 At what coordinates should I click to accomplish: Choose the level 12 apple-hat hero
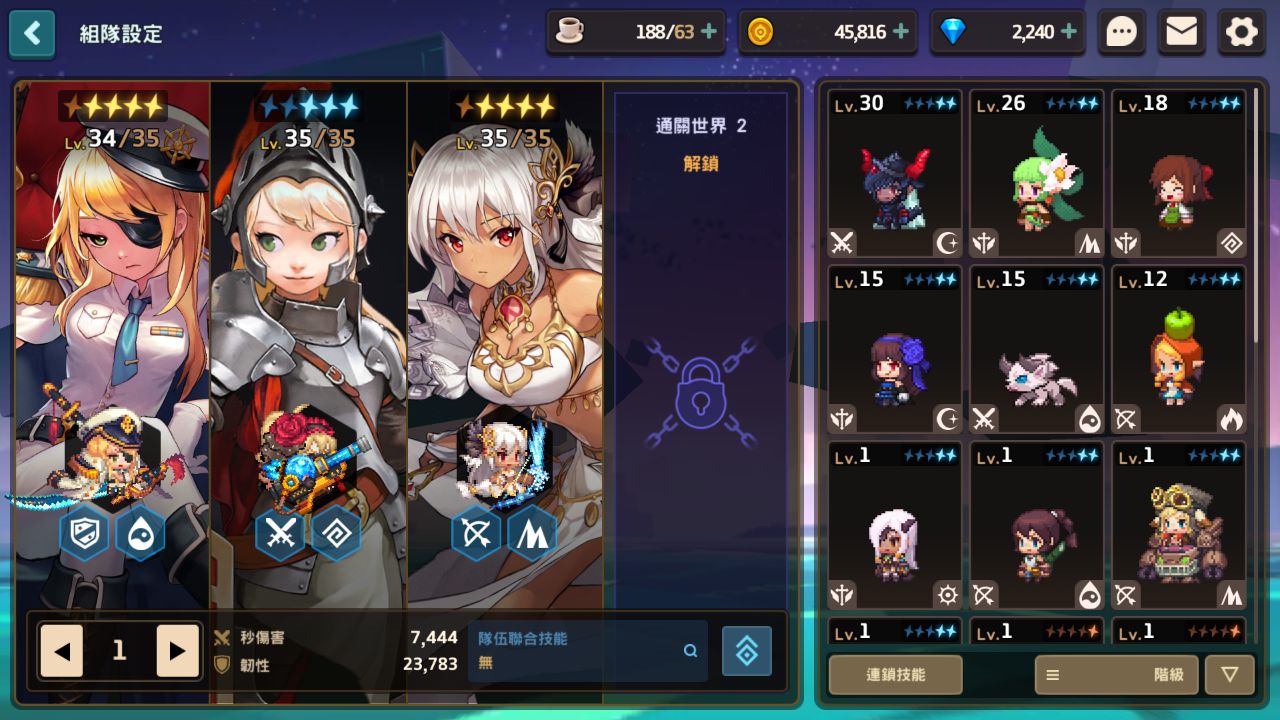(x=1179, y=350)
